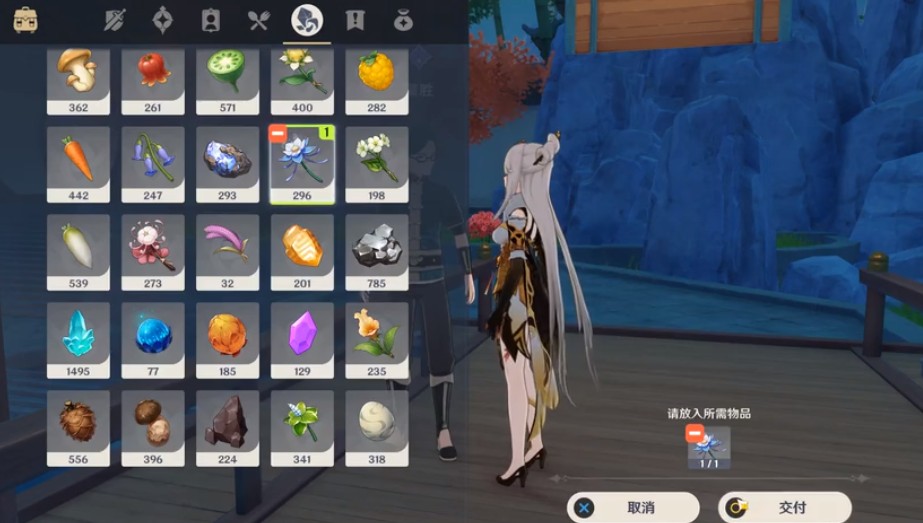
Task: Select the pinecone stack of 556
Action: pos(78,428)
